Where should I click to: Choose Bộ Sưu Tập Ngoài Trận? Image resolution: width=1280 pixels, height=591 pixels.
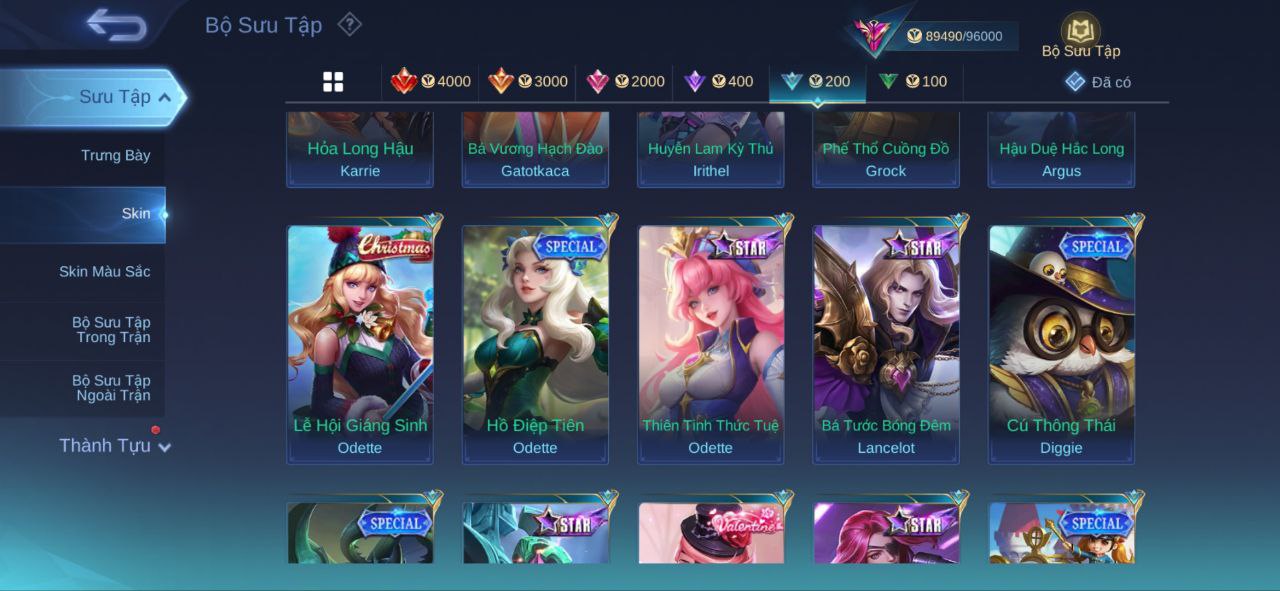coord(110,388)
